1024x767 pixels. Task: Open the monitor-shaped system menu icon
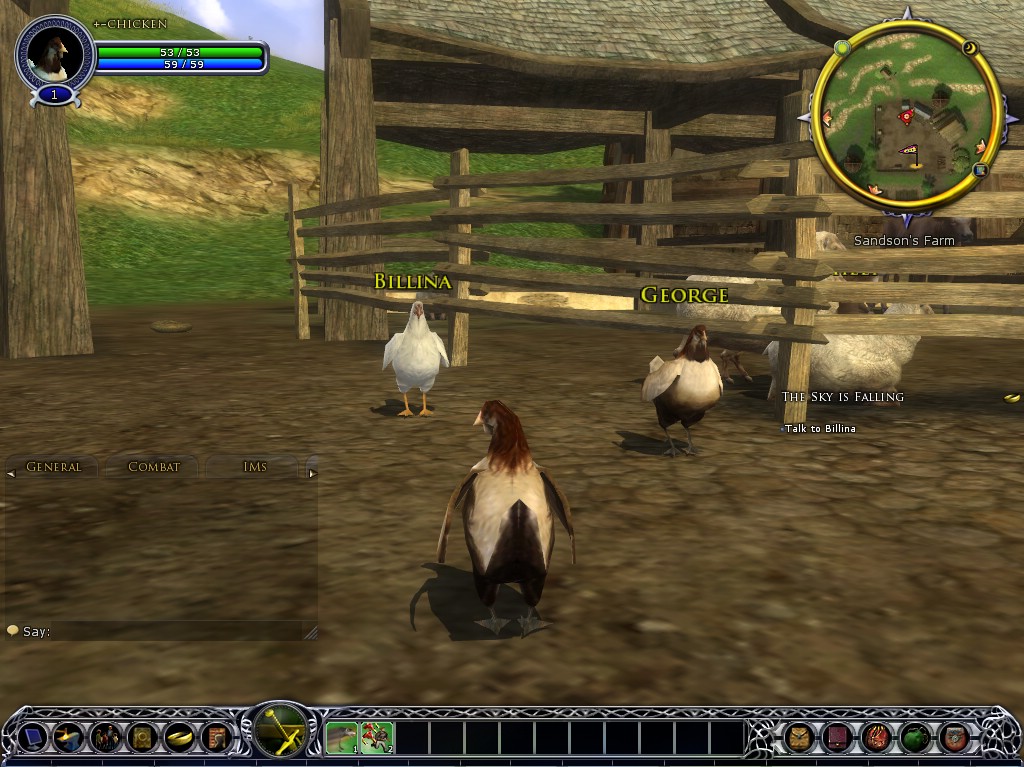[33, 737]
